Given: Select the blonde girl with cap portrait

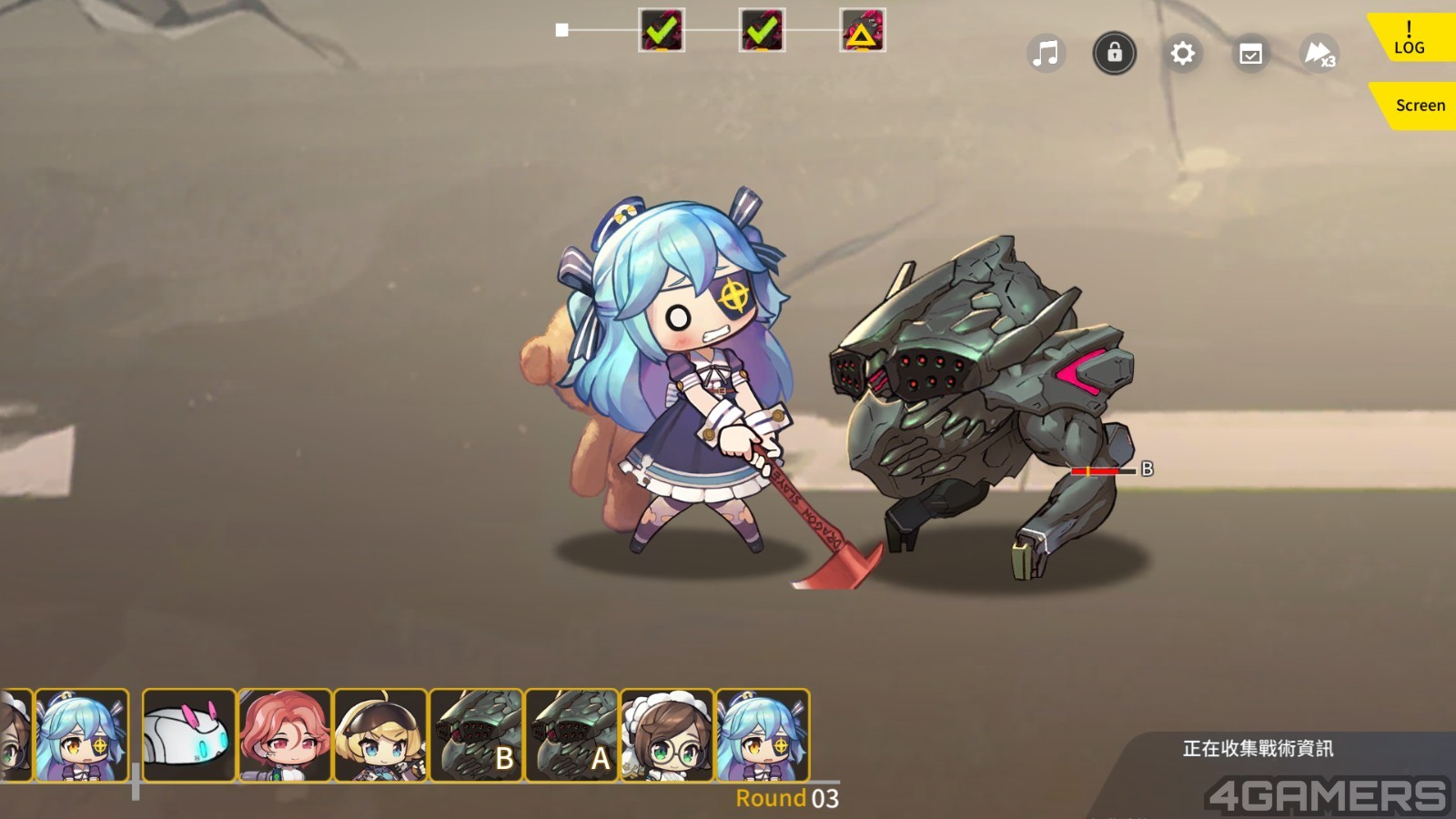Looking at the screenshot, I should point(379,735).
